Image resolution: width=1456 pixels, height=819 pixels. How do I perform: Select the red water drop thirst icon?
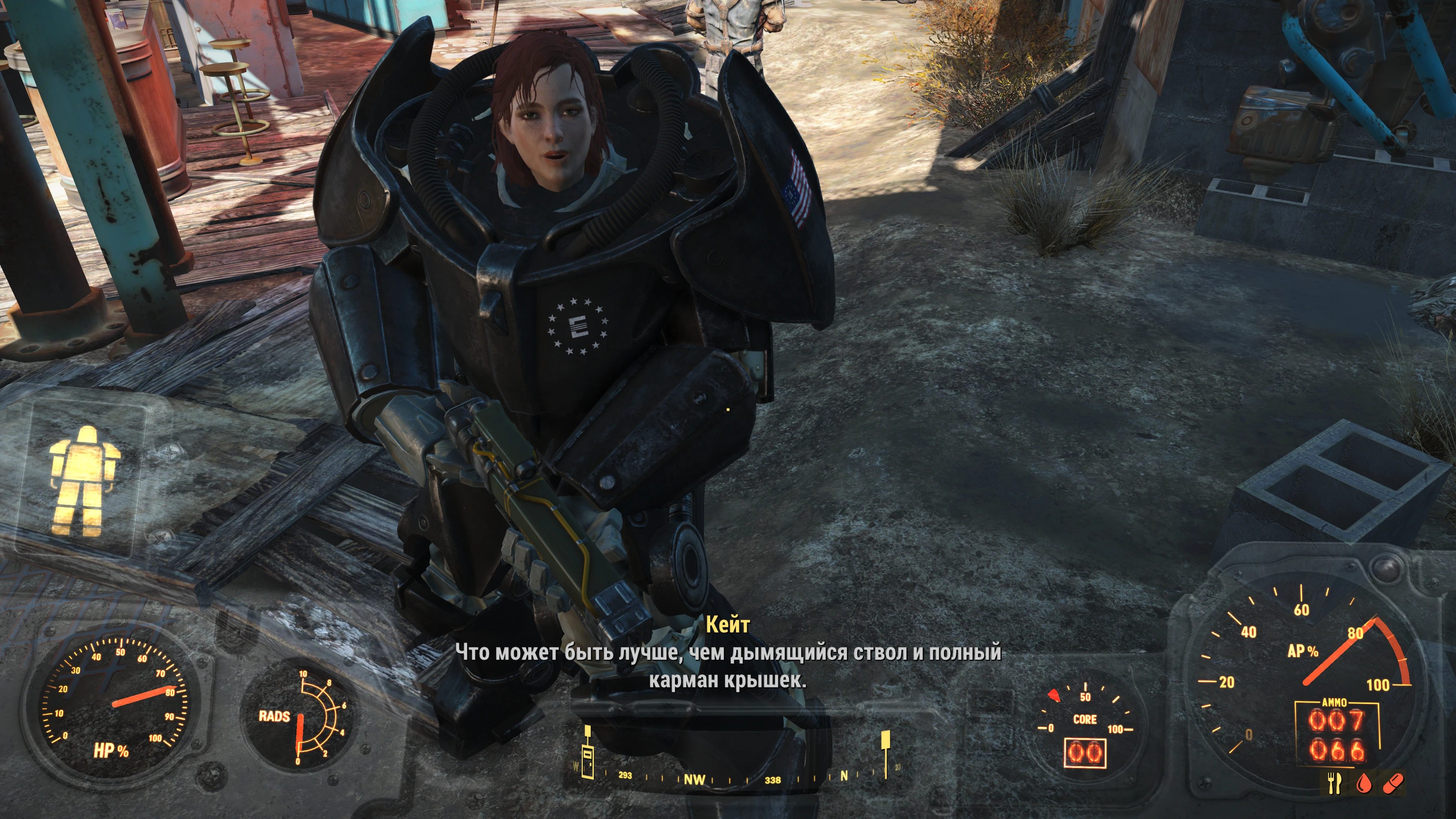pos(1364,783)
